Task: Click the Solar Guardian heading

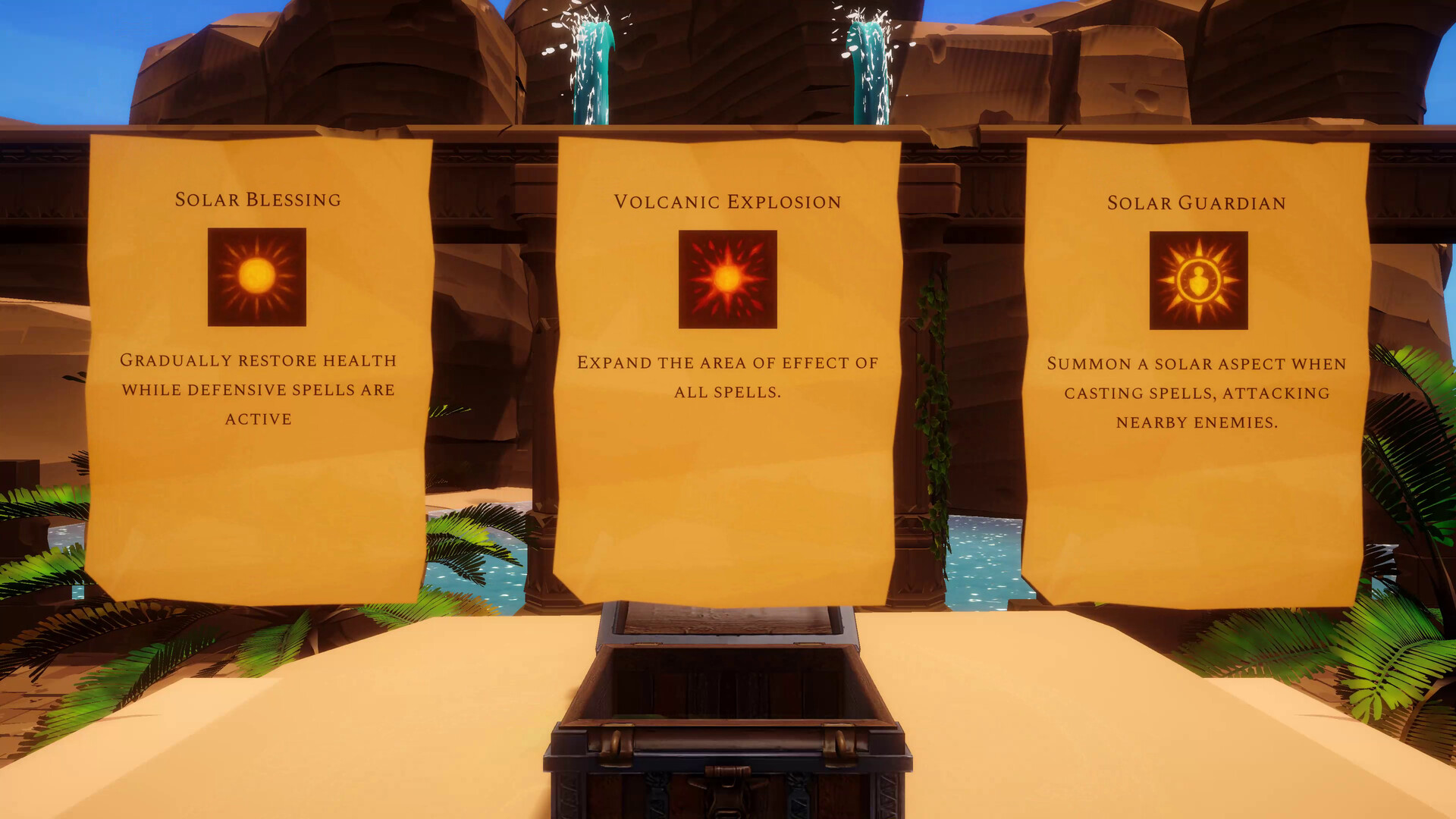Action: coord(1197,202)
